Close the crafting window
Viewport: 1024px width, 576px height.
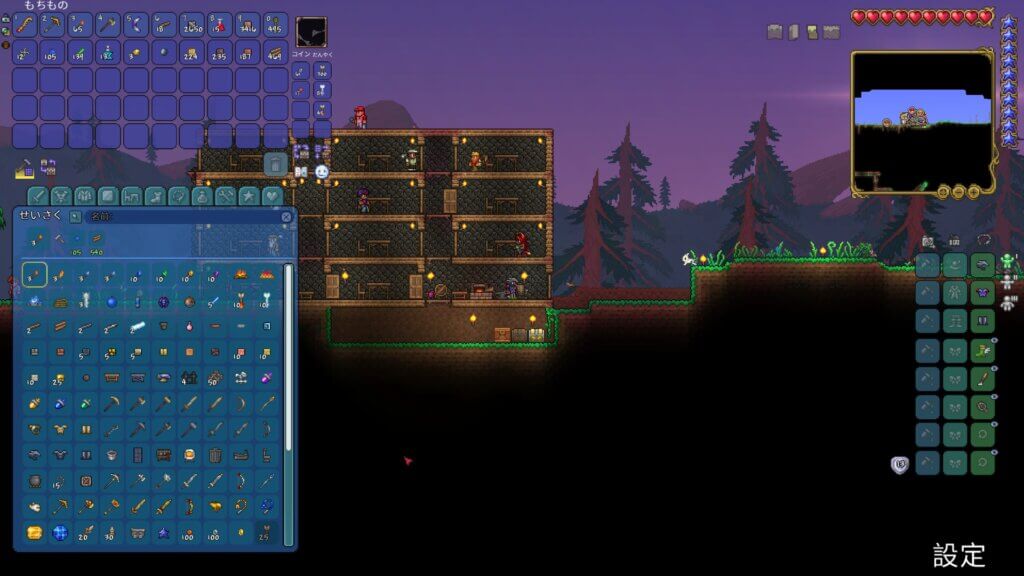click(287, 216)
